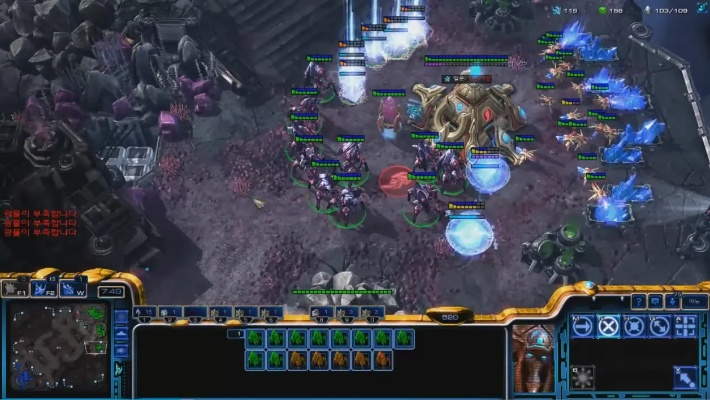Select the F2 all army button

pos(43,289)
